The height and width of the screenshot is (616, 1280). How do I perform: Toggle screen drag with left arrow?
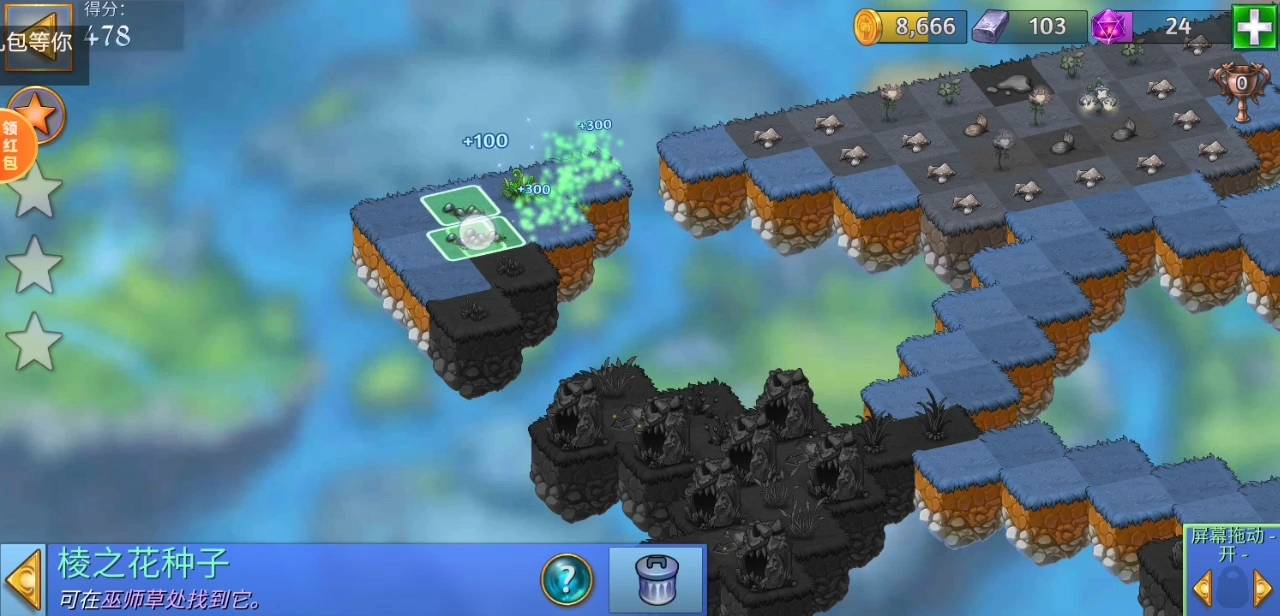1201,587
